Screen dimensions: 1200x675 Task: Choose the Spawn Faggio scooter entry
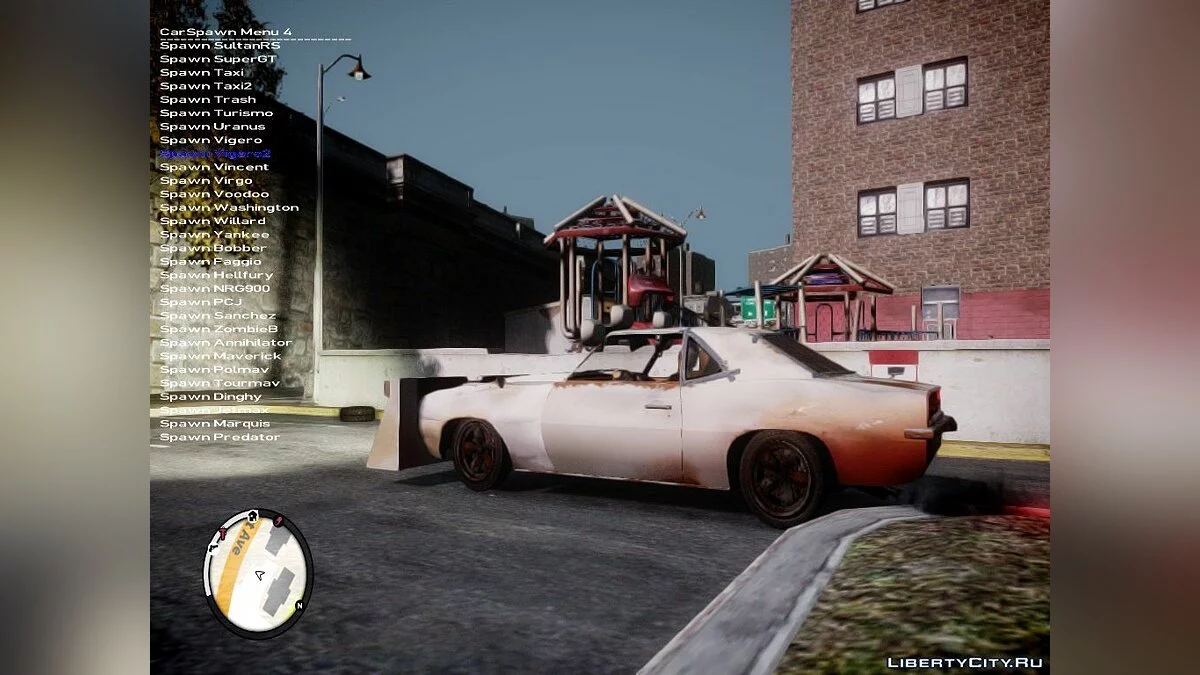click(211, 261)
